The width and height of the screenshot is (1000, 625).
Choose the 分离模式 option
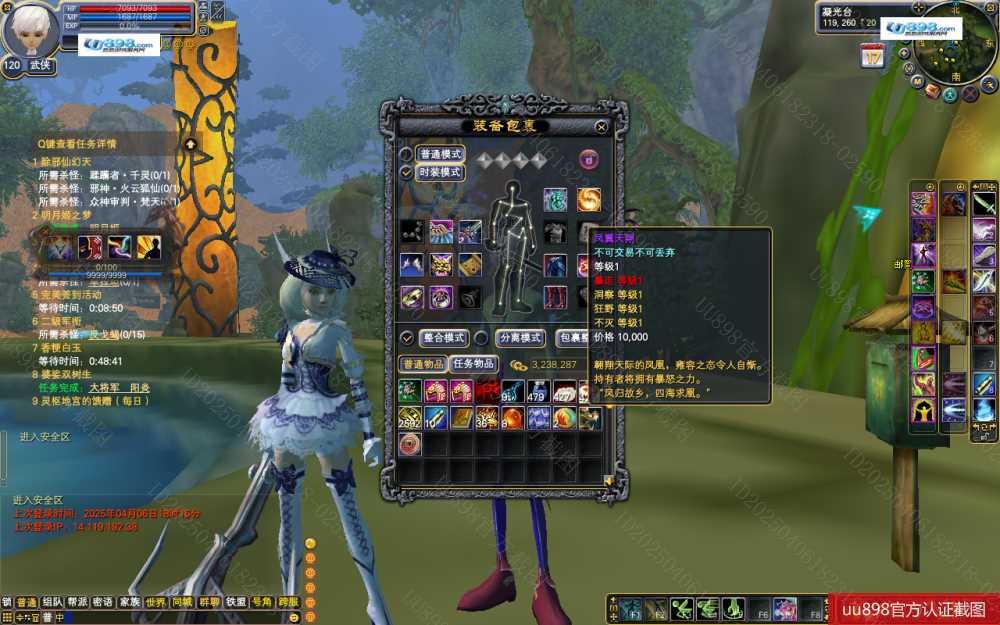click(481, 338)
